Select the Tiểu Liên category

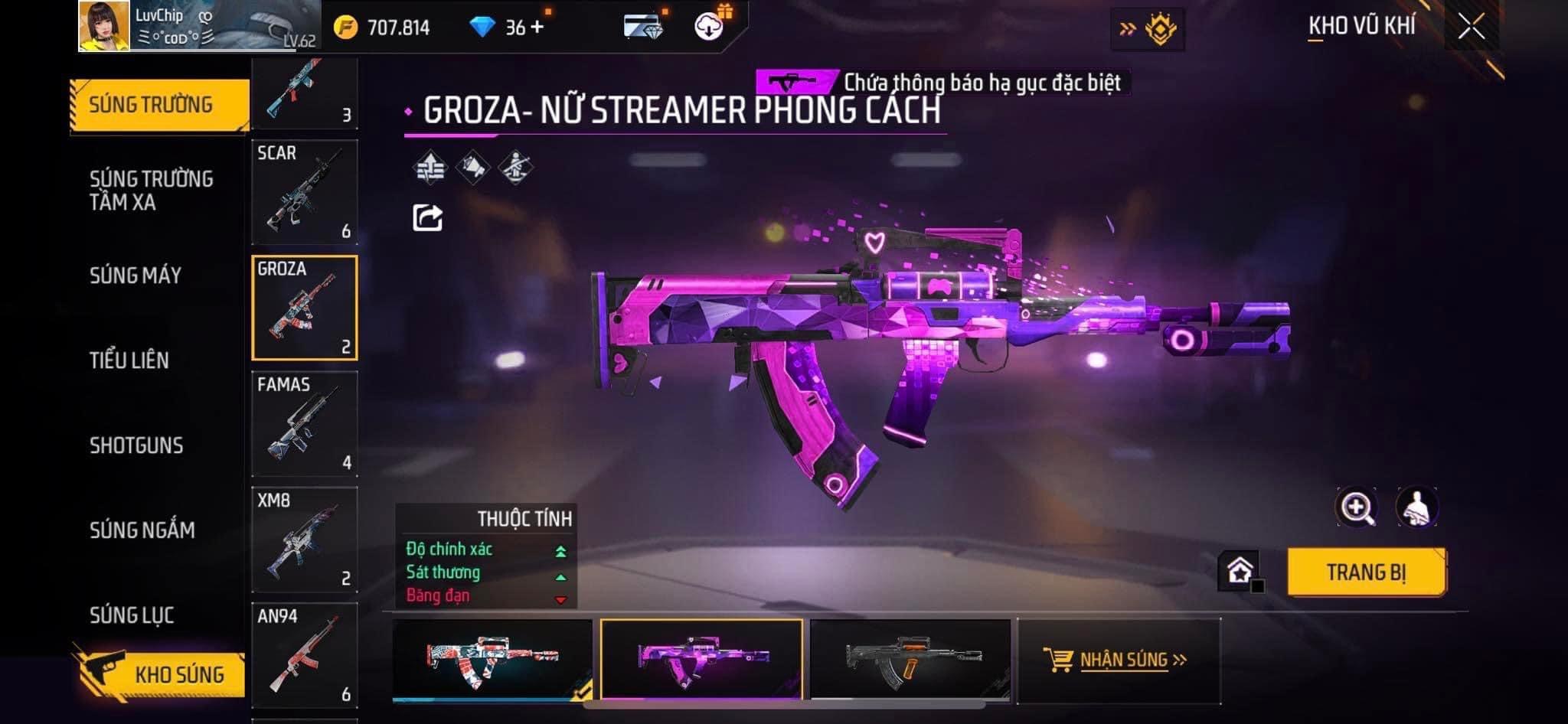pyautogui.click(x=129, y=360)
